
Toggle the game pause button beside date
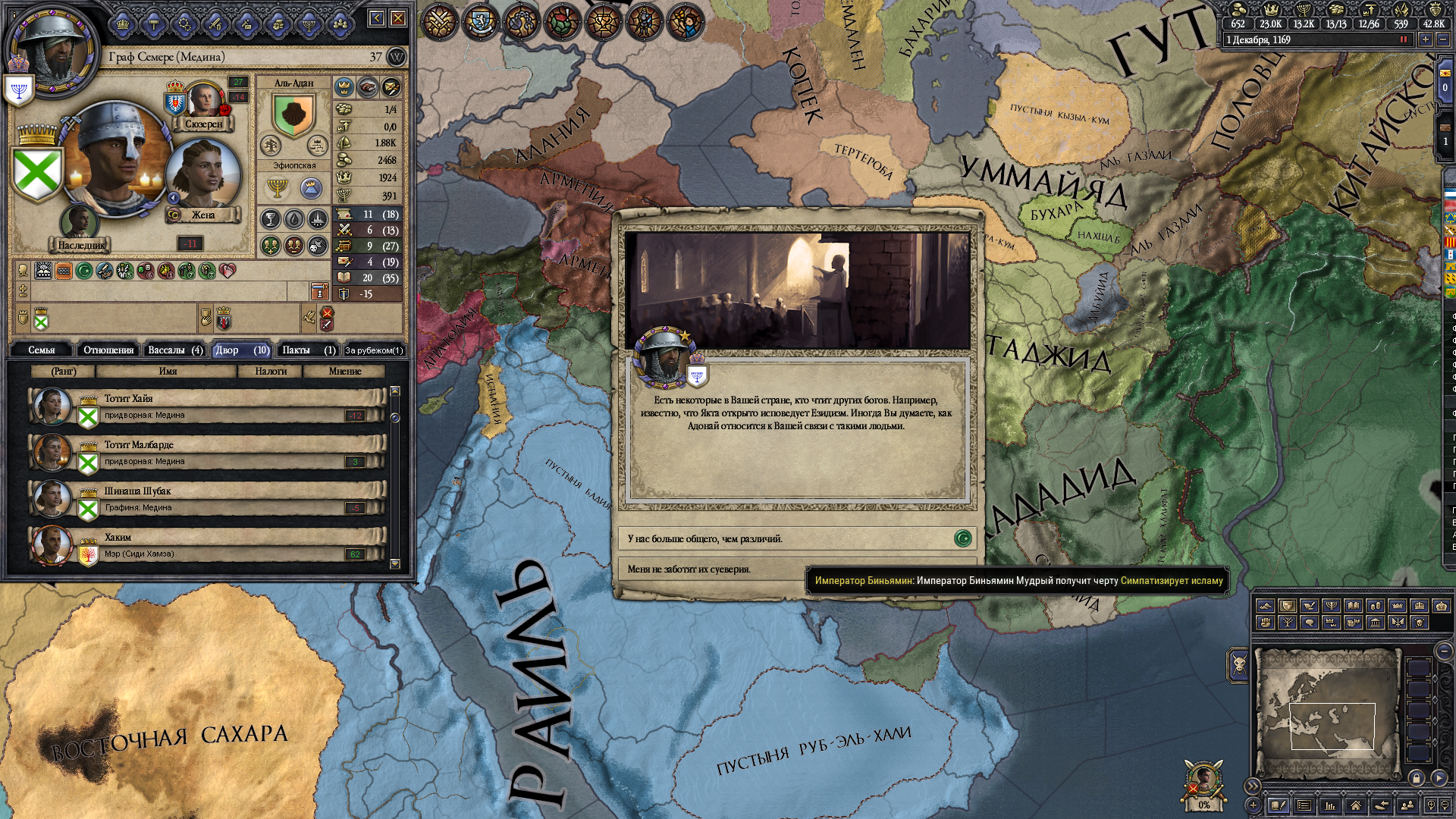1403,39
